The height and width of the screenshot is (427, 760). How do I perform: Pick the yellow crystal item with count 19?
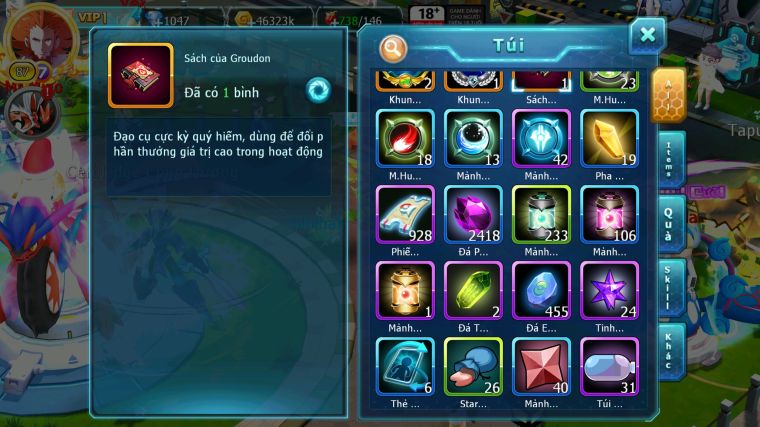click(x=609, y=138)
